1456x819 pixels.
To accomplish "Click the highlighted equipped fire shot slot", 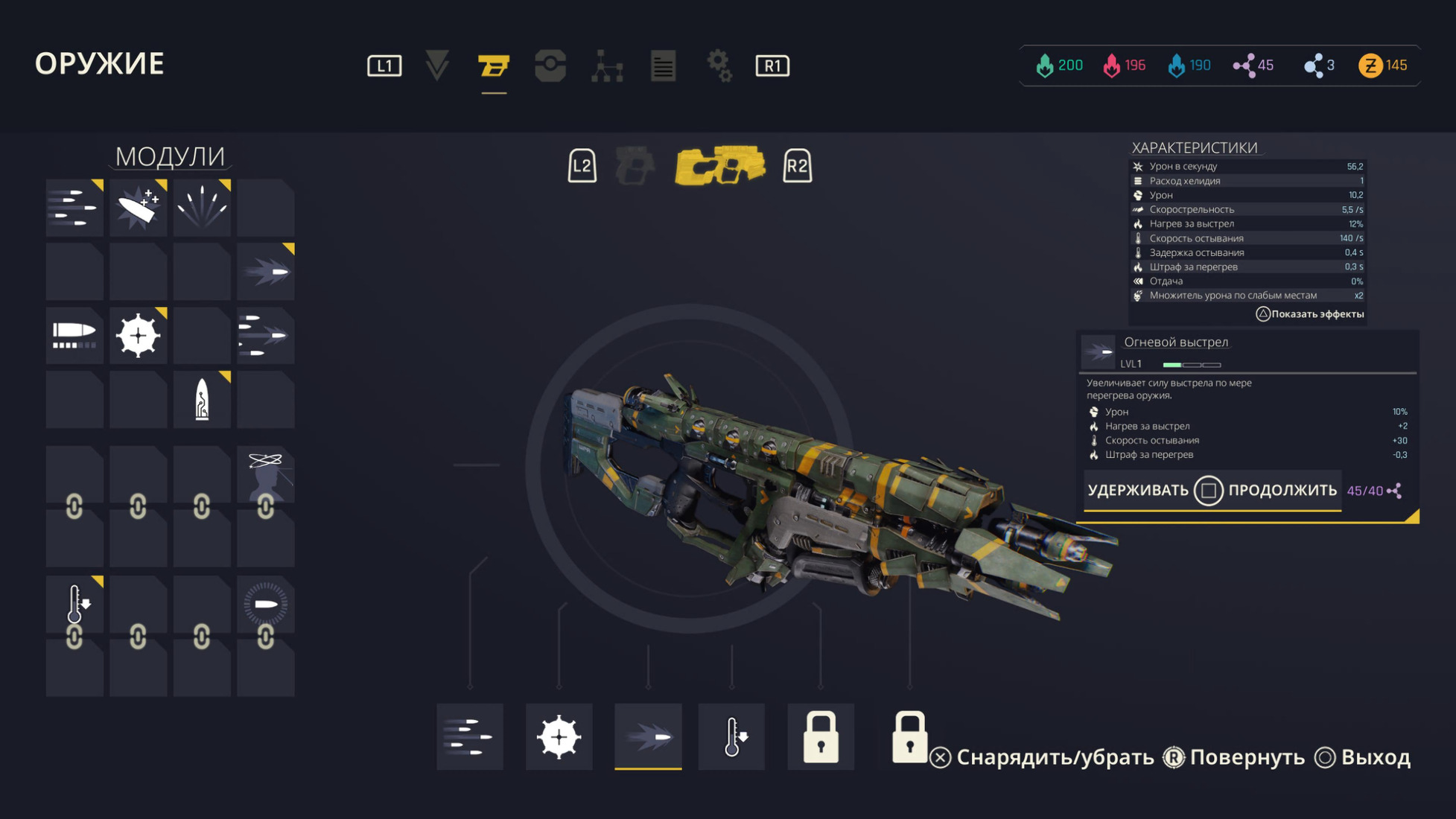I will [648, 736].
